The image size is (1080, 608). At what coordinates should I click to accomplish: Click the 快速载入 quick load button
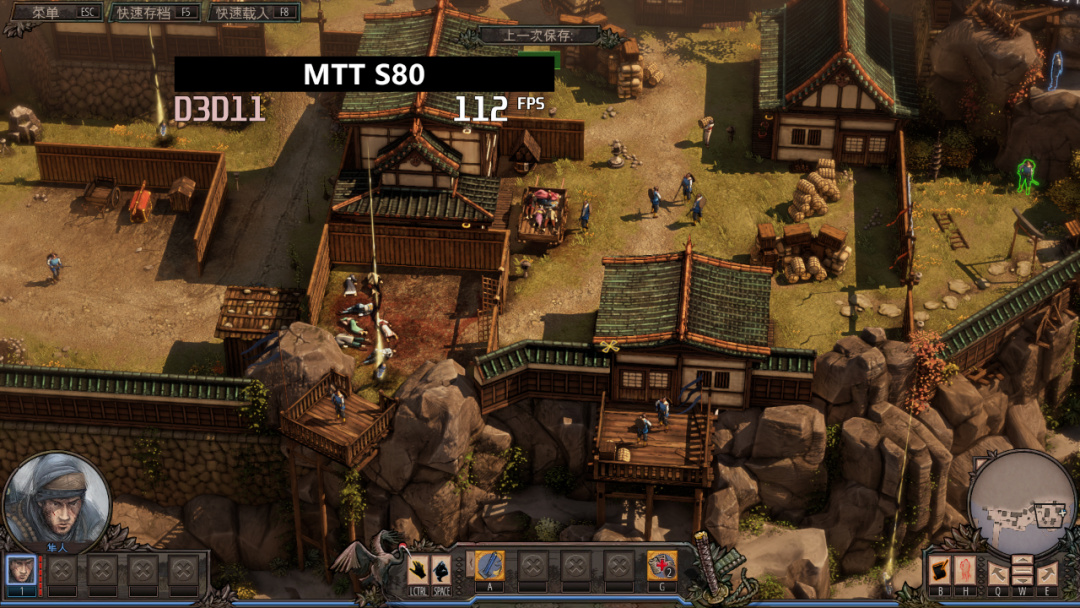254,13
